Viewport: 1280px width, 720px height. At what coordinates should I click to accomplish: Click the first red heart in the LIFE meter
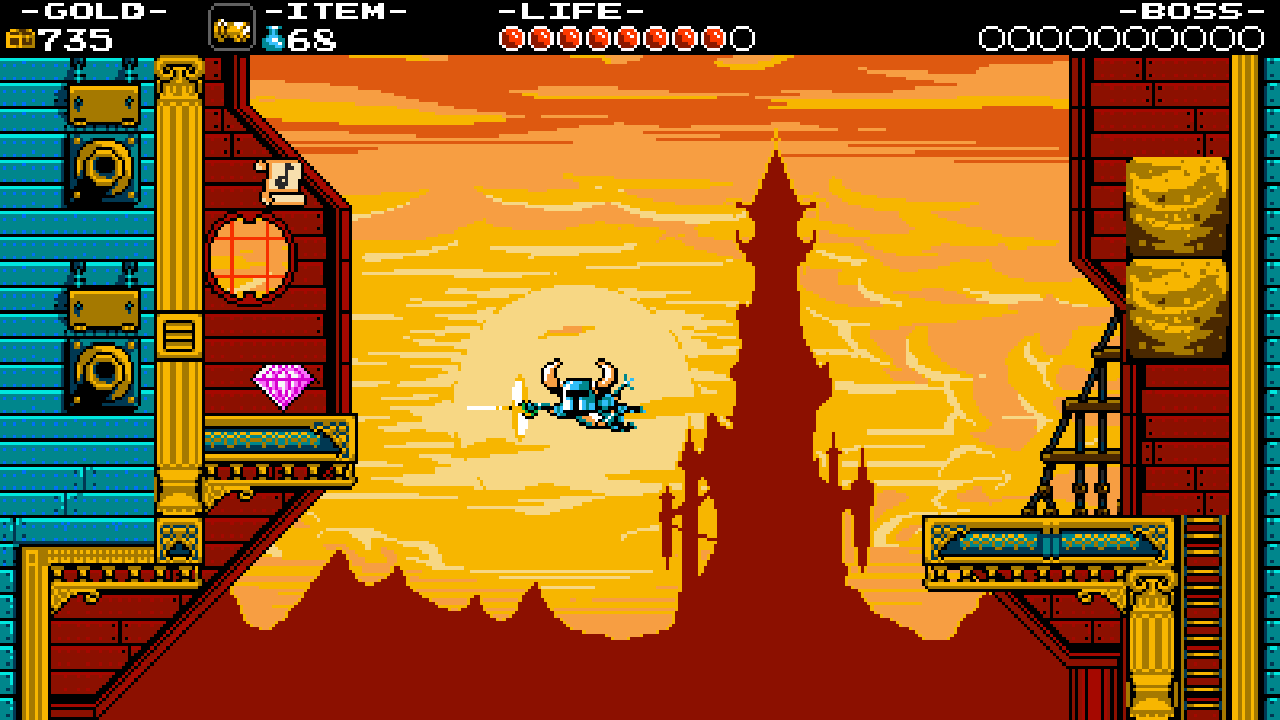[x=510, y=37]
